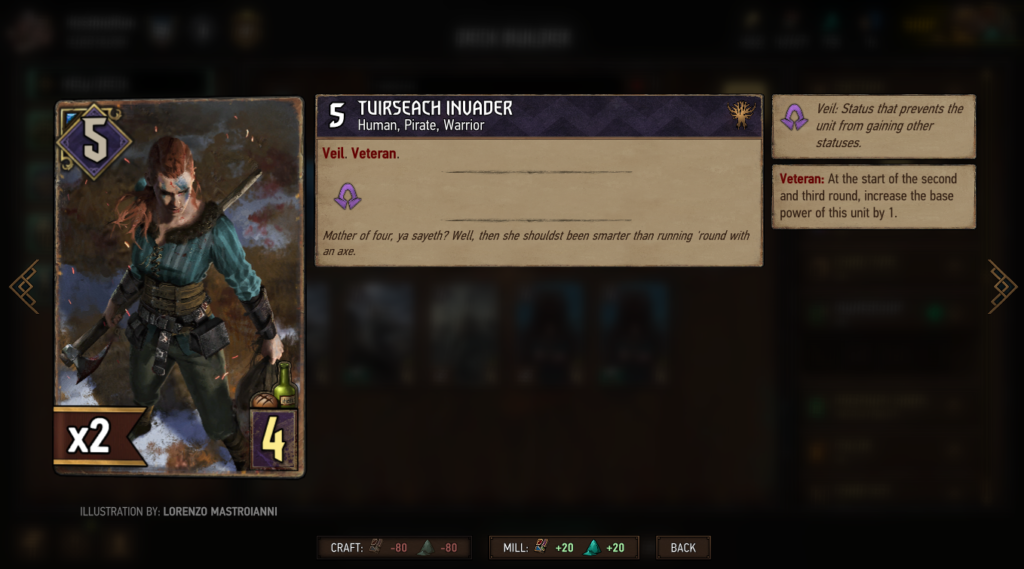This screenshot has width=1024, height=569.
Task: Go to the previous card arrow
Action: [24, 287]
